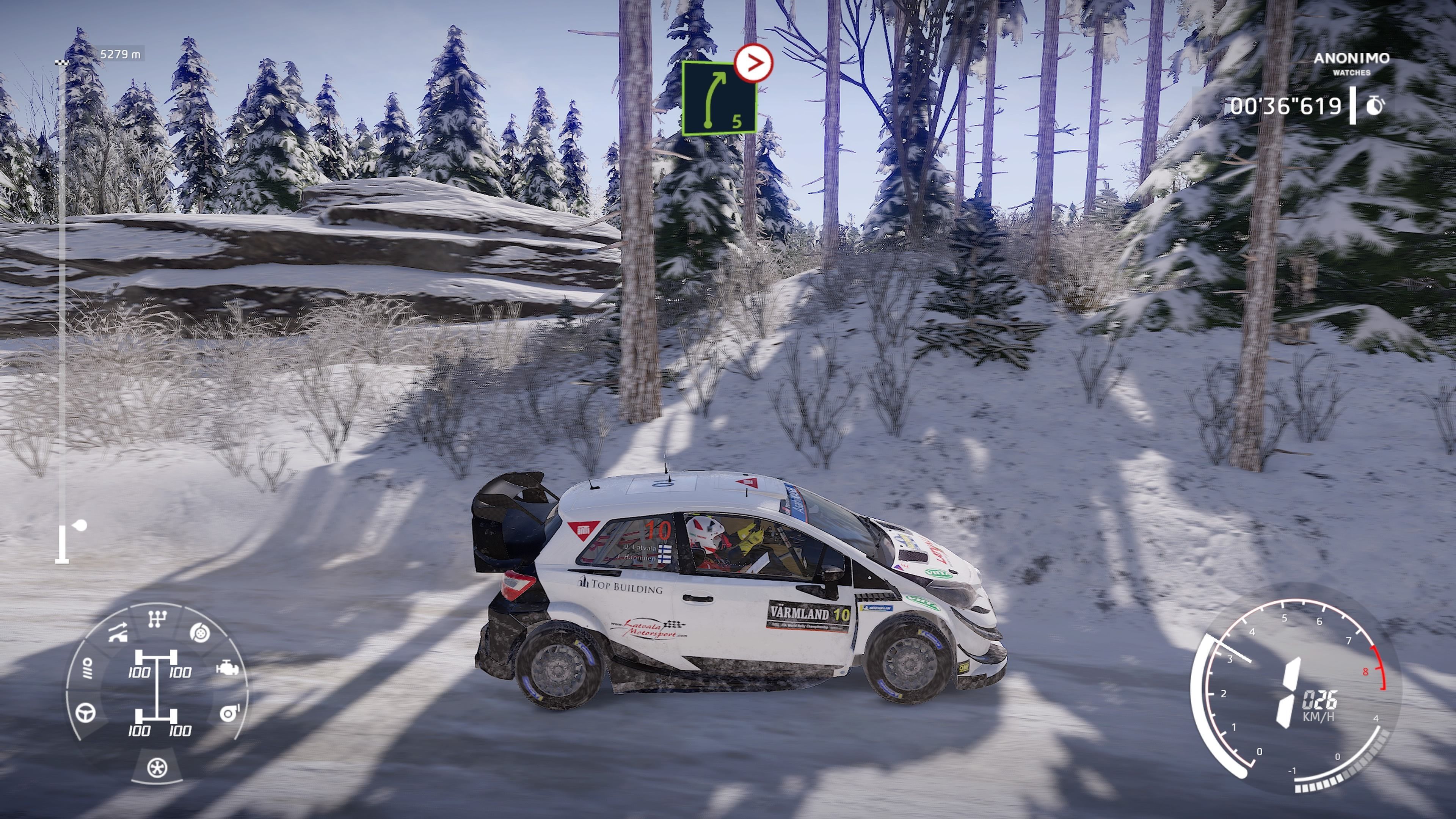Image resolution: width=1456 pixels, height=819 pixels.
Task: Click the right-turn 5 pace note sign
Action: (x=719, y=98)
